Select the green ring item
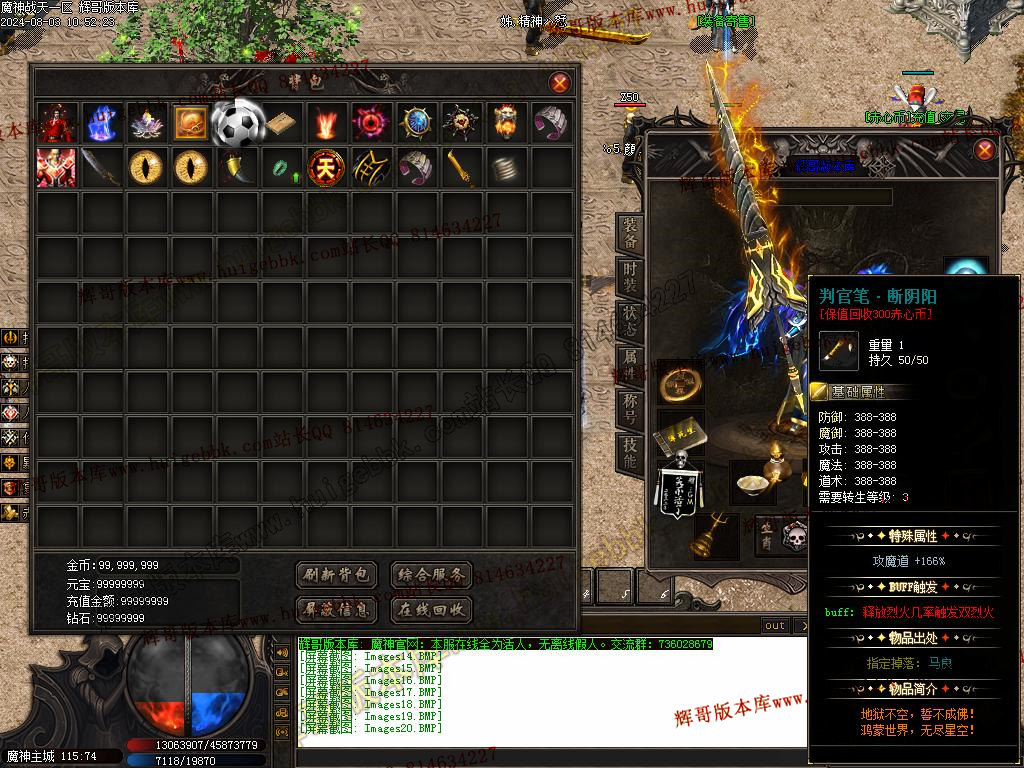Viewport: 1024px width, 768px height. coord(280,168)
